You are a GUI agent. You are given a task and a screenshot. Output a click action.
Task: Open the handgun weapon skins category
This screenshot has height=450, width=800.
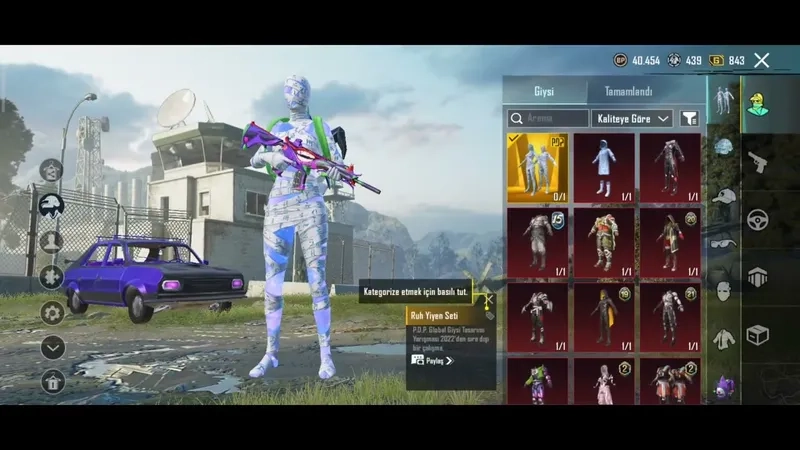point(758,162)
